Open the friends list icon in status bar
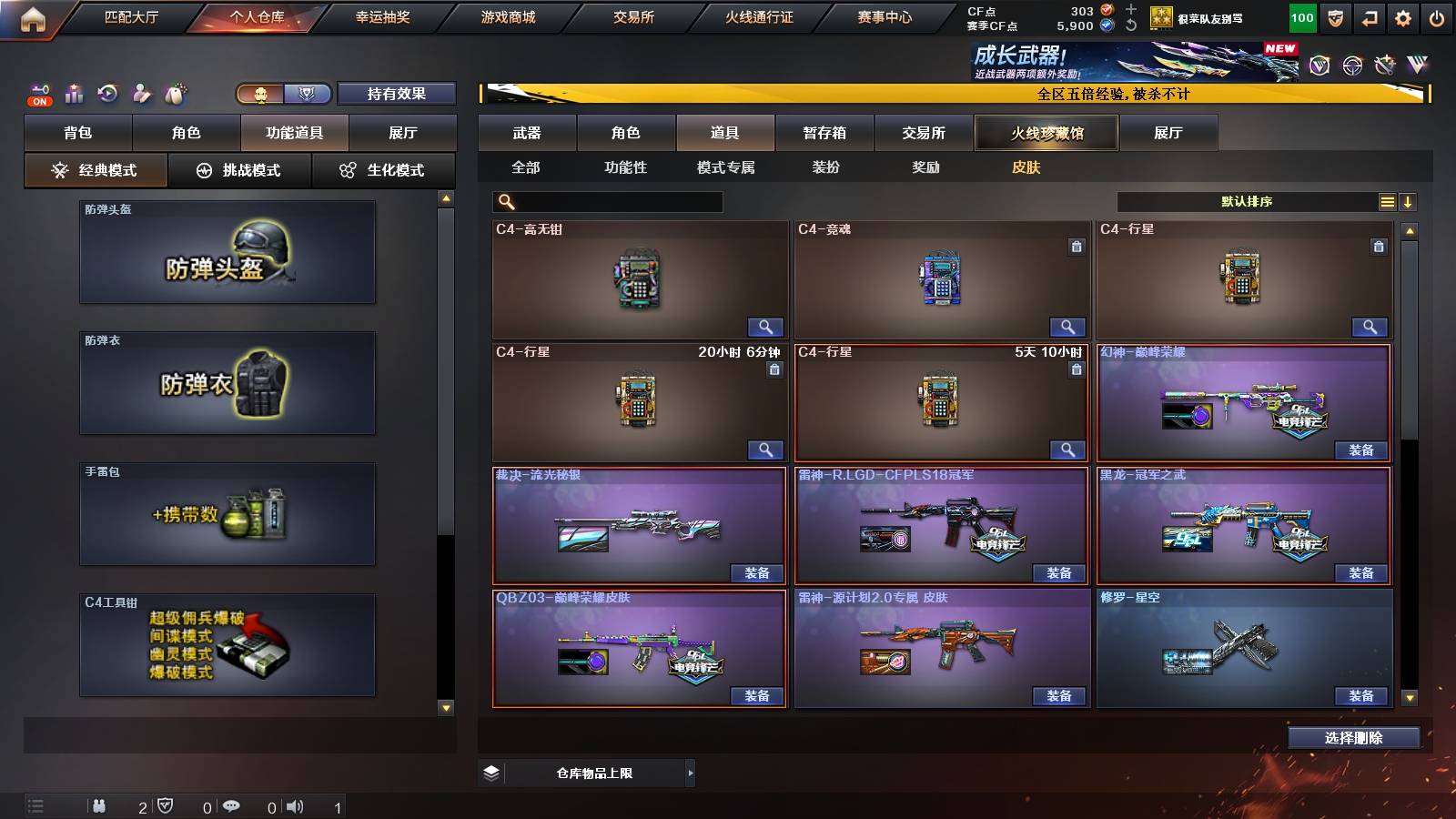The image size is (1456, 819). pos(100,806)
